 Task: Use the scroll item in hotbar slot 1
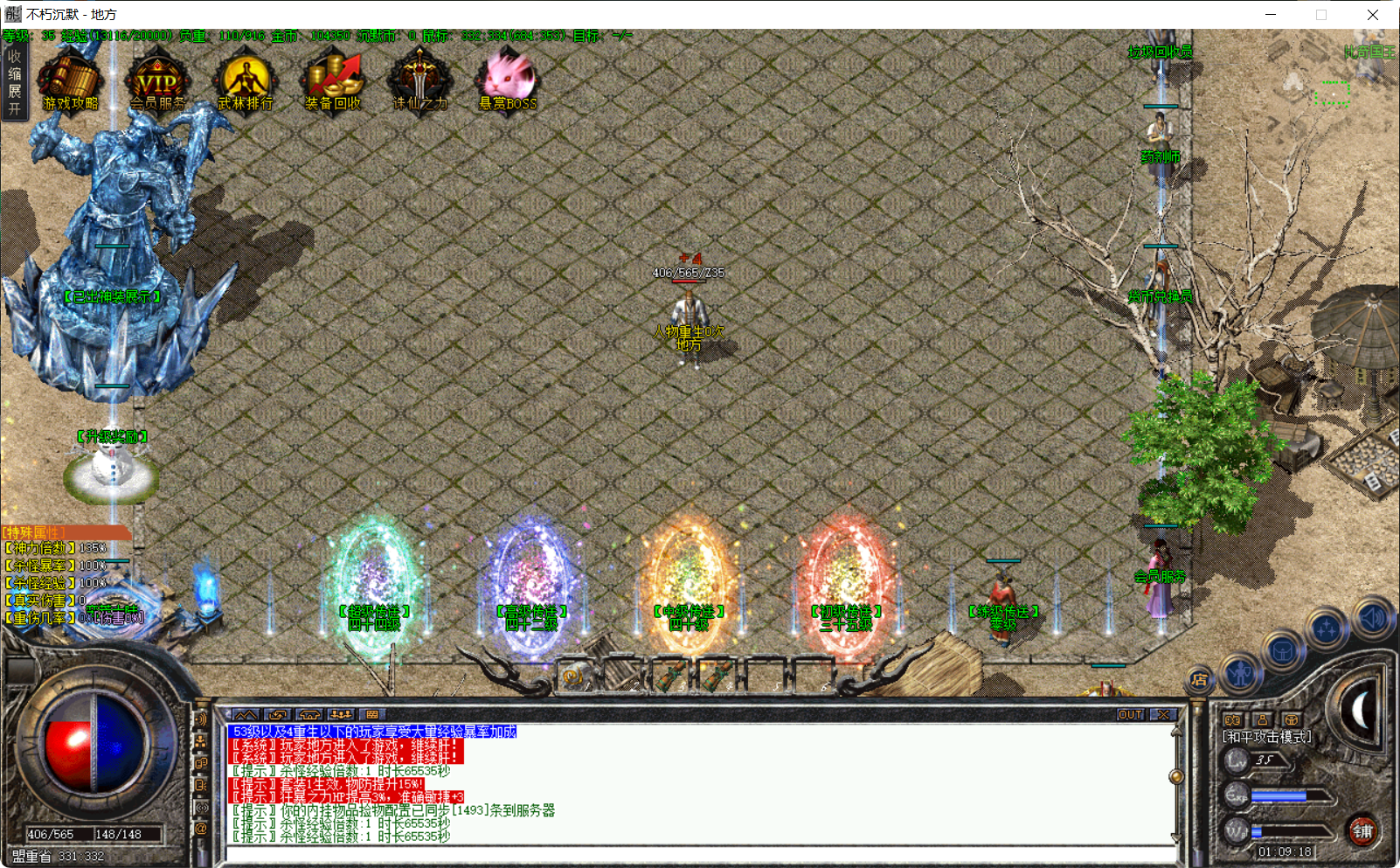click(x=574, y=675)
